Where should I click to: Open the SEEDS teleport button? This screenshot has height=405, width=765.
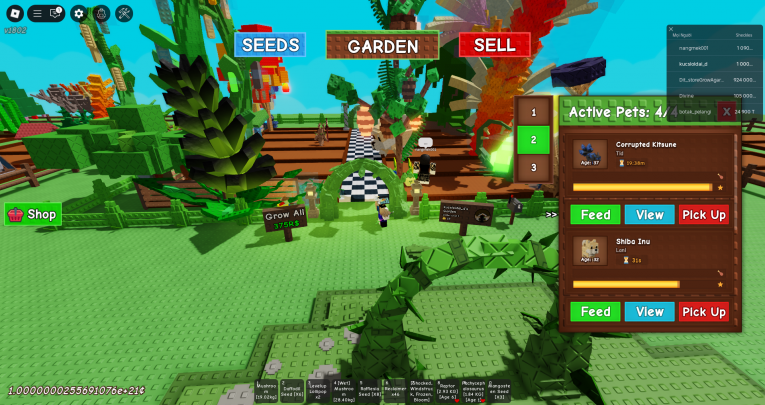[x=269, y=45]
